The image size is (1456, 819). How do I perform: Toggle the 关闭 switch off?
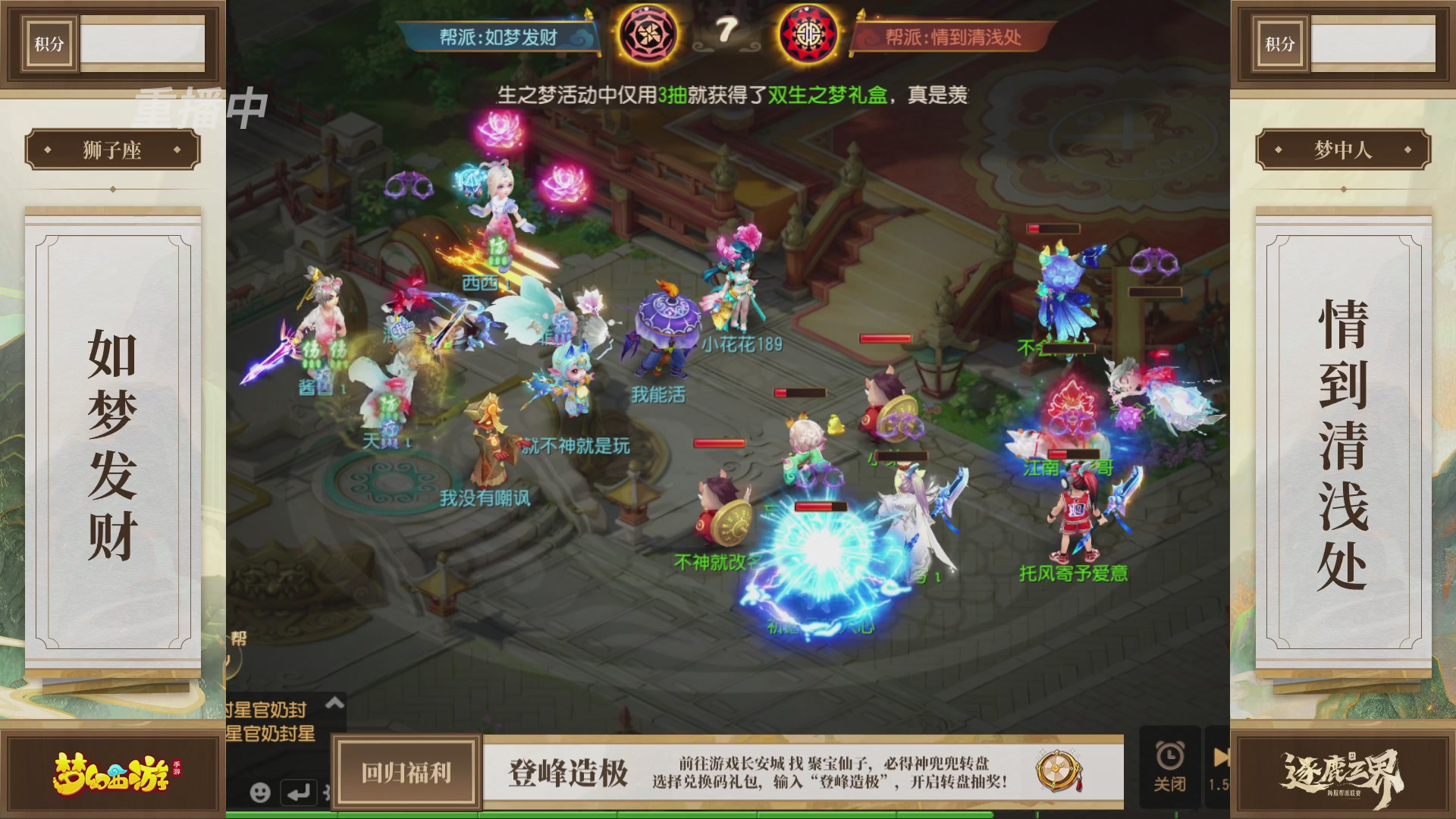(x=1170, y=785)
